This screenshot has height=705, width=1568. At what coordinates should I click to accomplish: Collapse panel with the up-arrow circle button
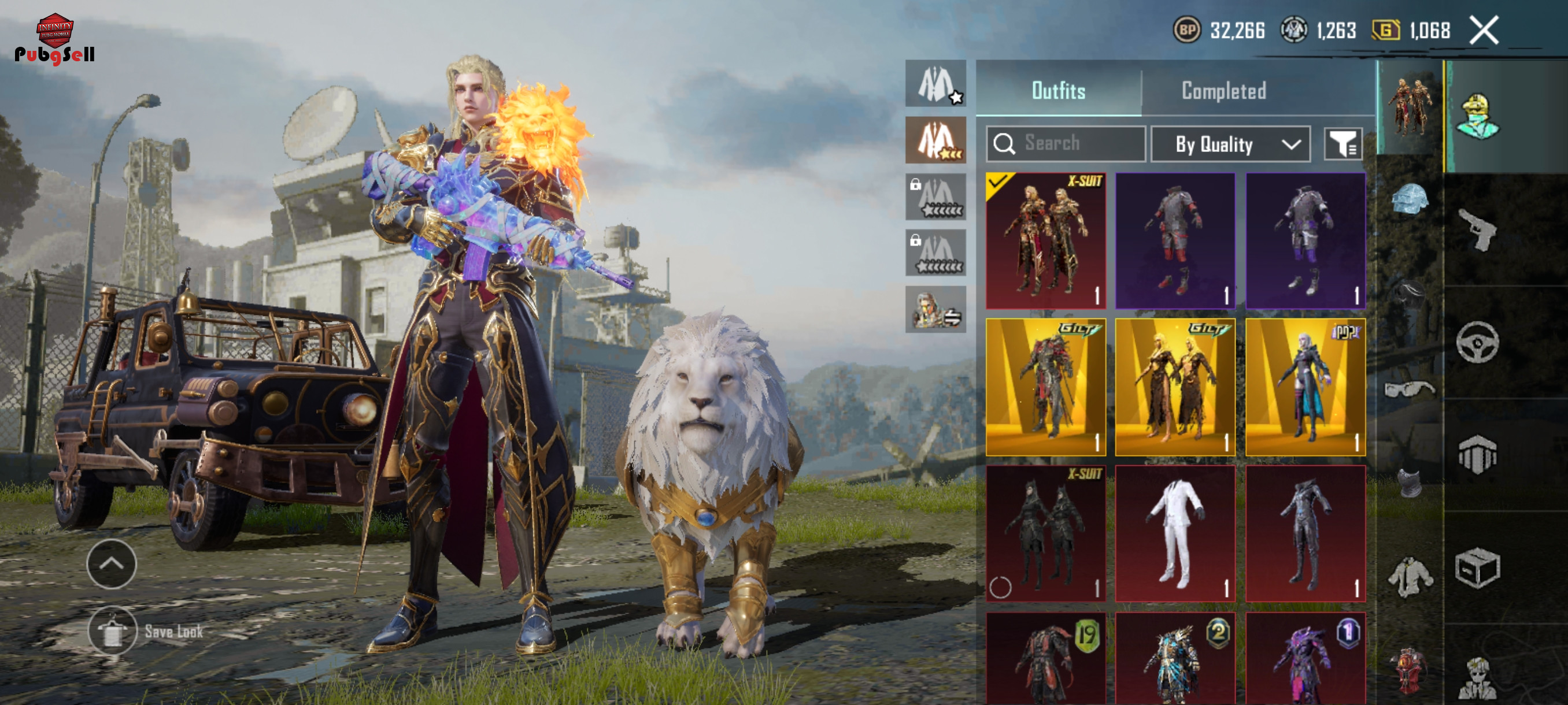(112, 563)
